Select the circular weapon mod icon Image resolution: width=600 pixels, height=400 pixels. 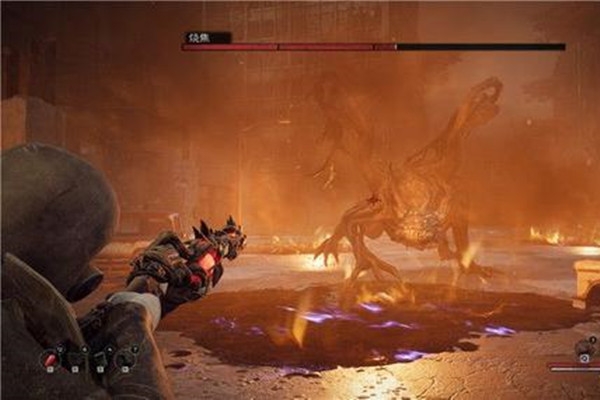click(x=583, y=349)
